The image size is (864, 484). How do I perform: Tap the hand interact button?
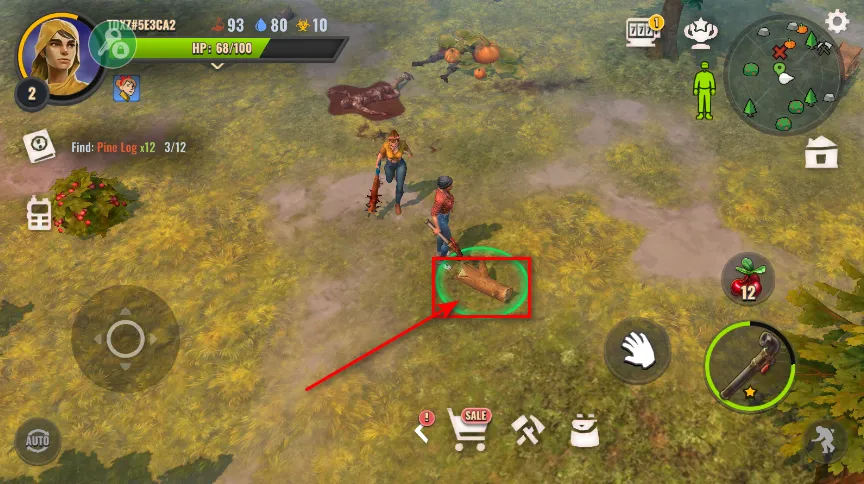point(637,352)
